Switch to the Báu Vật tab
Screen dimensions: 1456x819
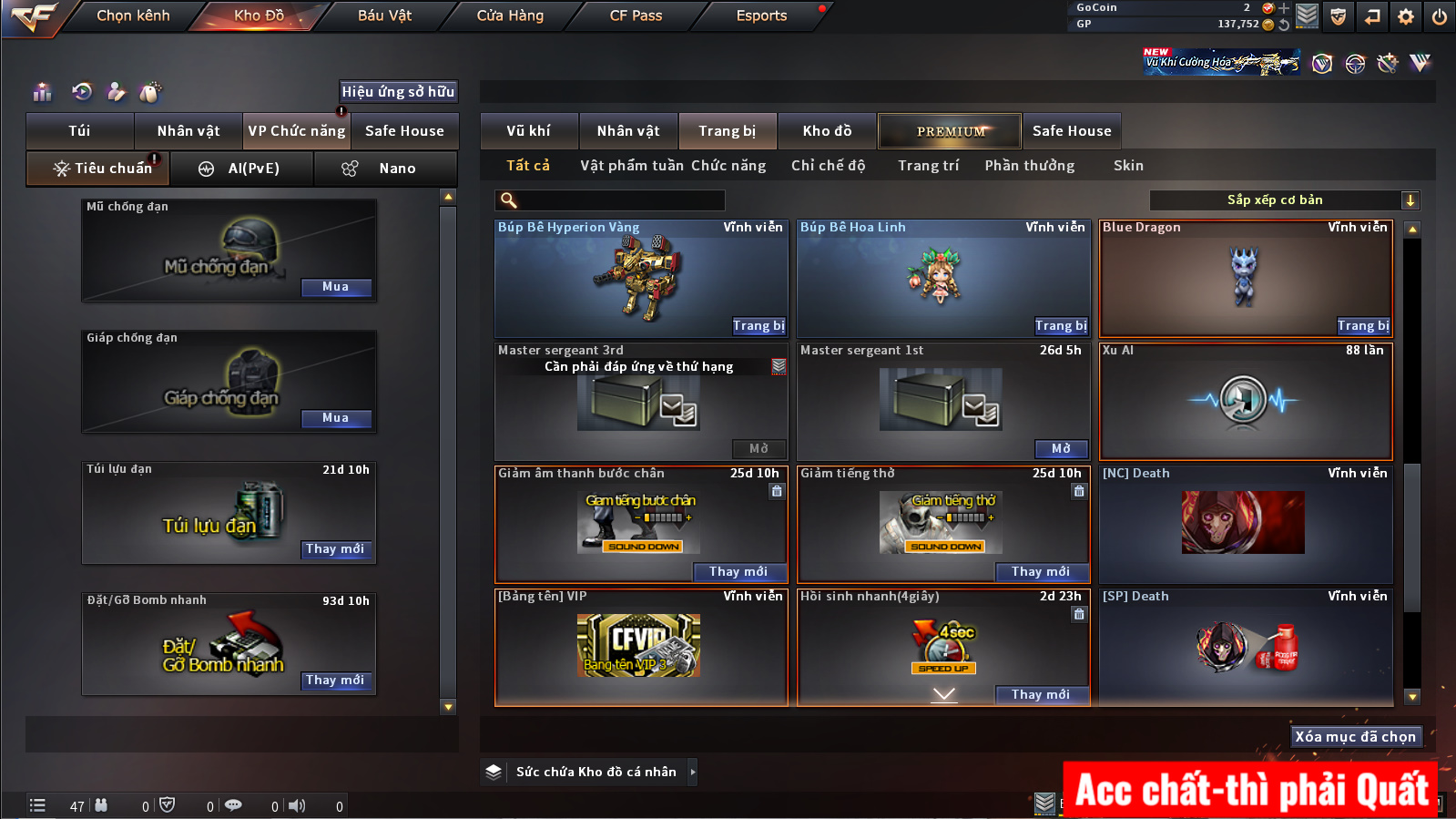click(x=384, y=15)
